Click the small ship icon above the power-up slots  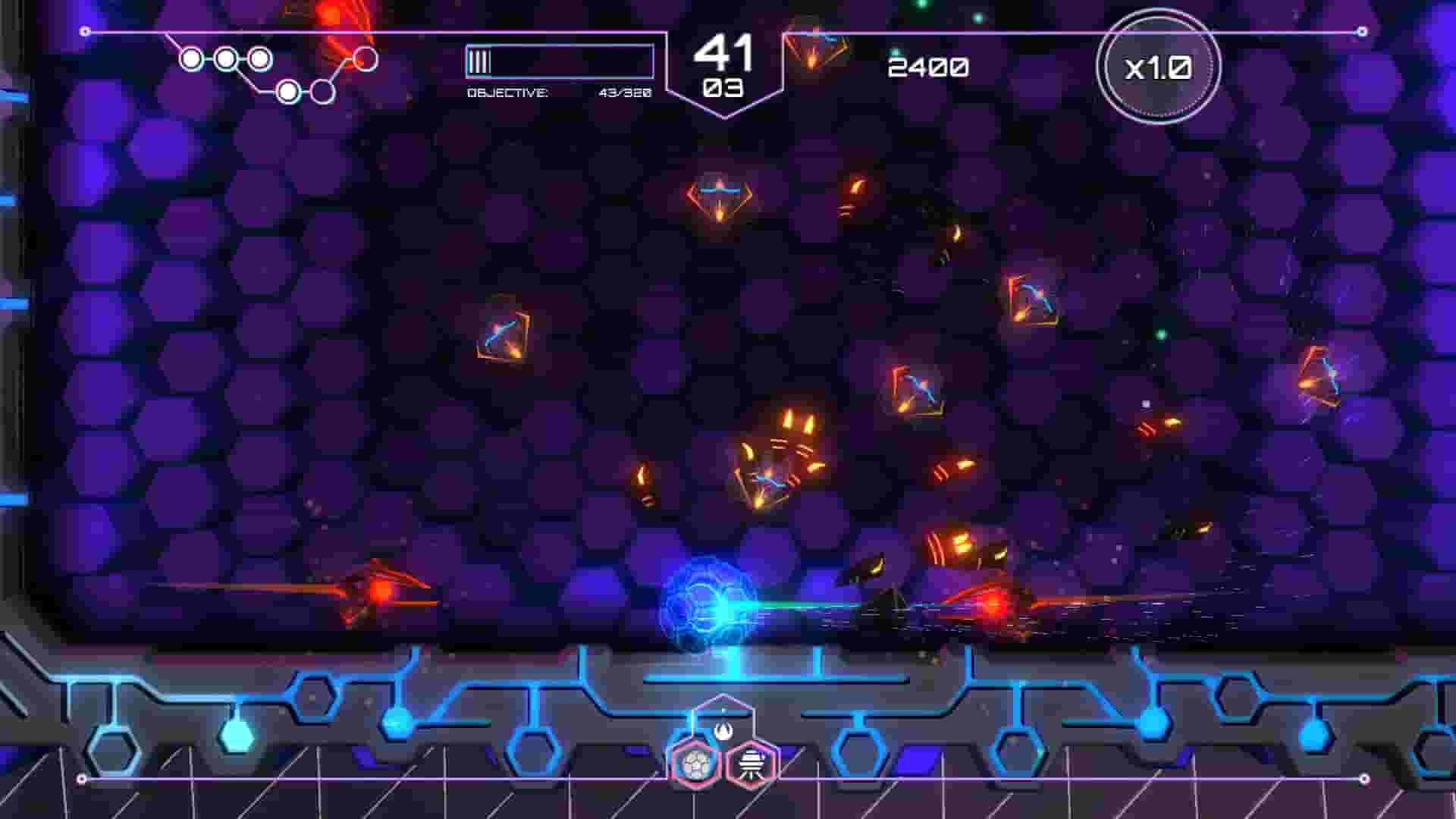(x=723, y=730)
